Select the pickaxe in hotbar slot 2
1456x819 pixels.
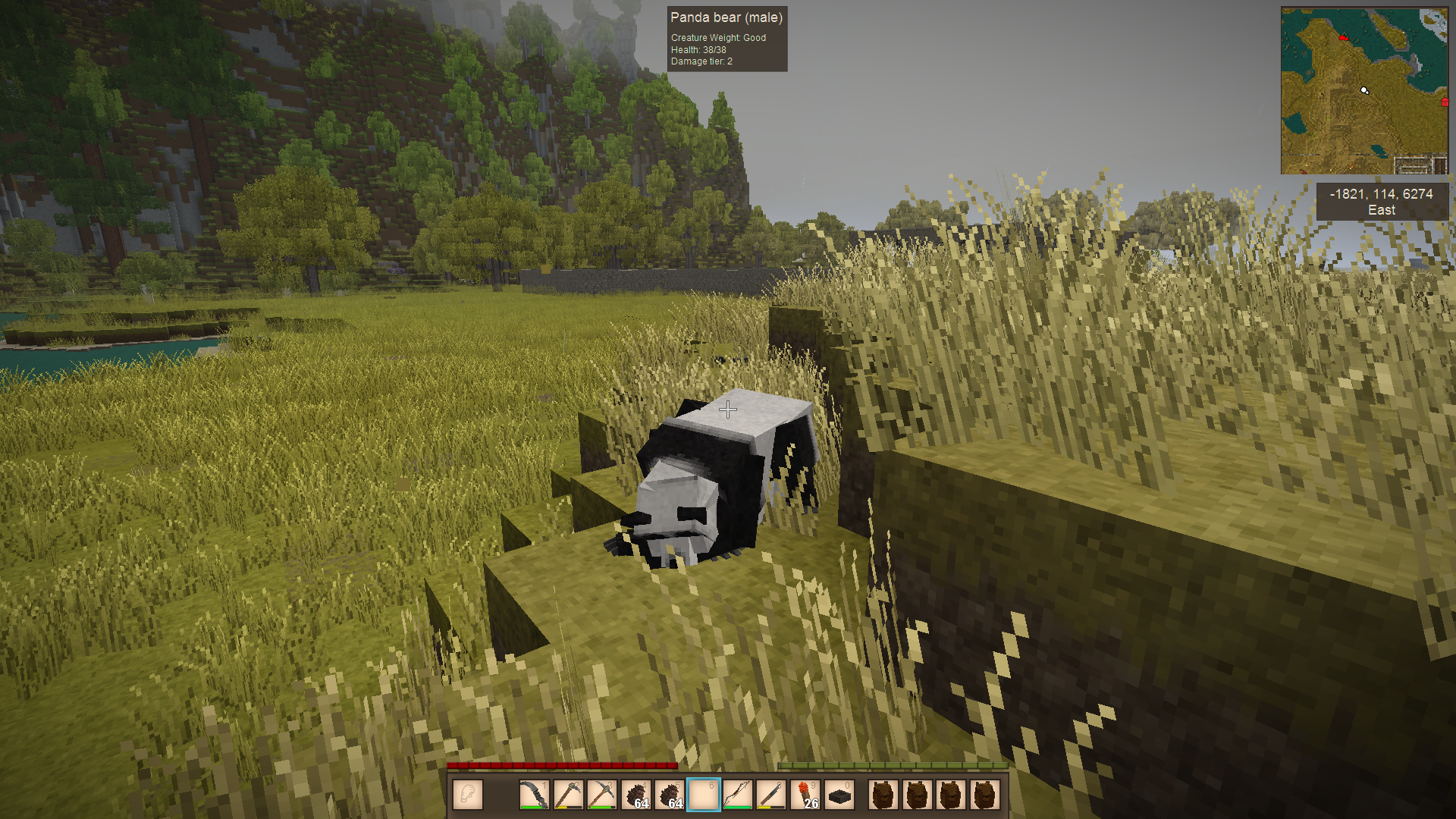[x=568, y=795]
